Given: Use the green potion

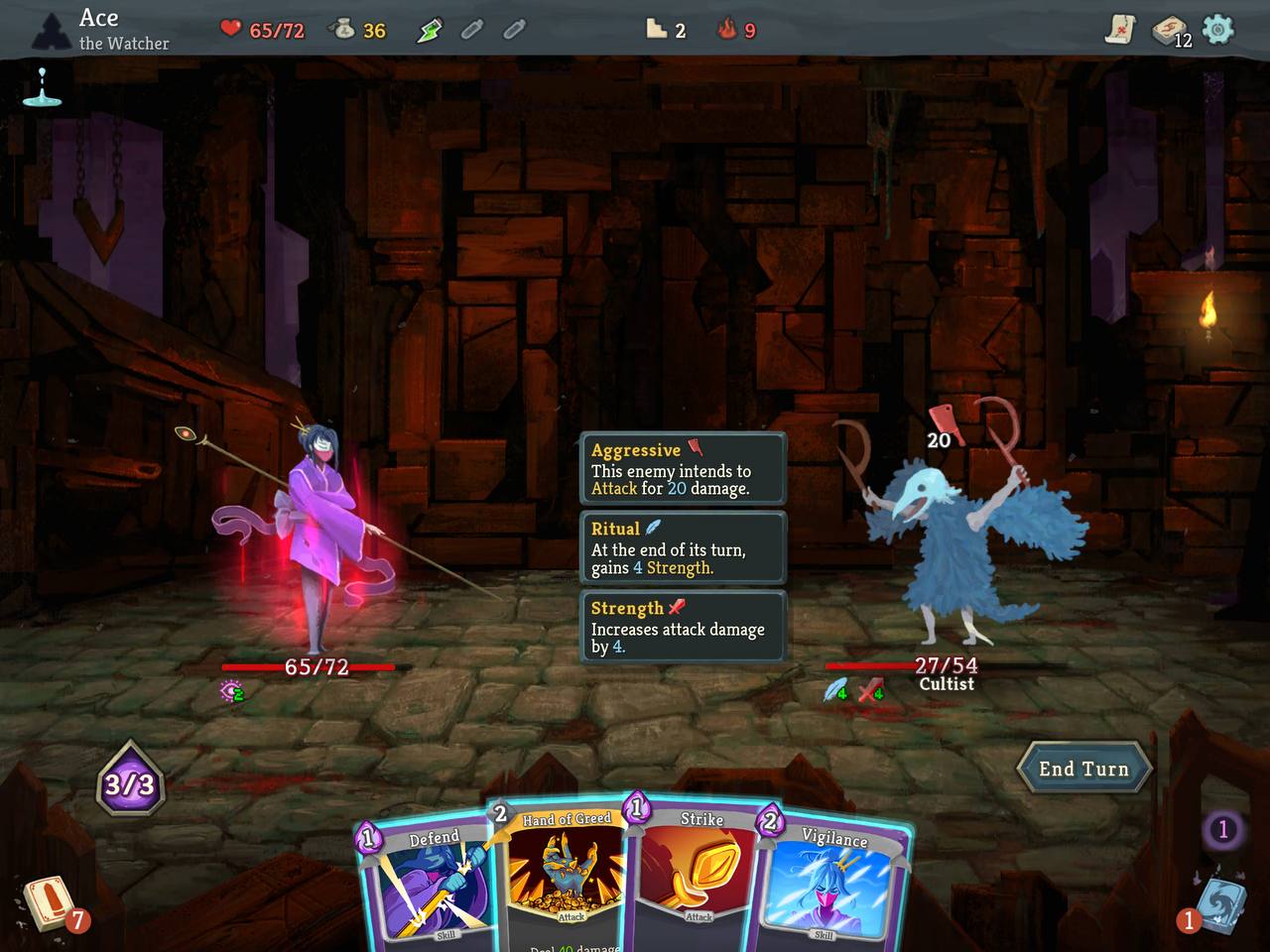Looking at the screenshot, I should (429, 31).
